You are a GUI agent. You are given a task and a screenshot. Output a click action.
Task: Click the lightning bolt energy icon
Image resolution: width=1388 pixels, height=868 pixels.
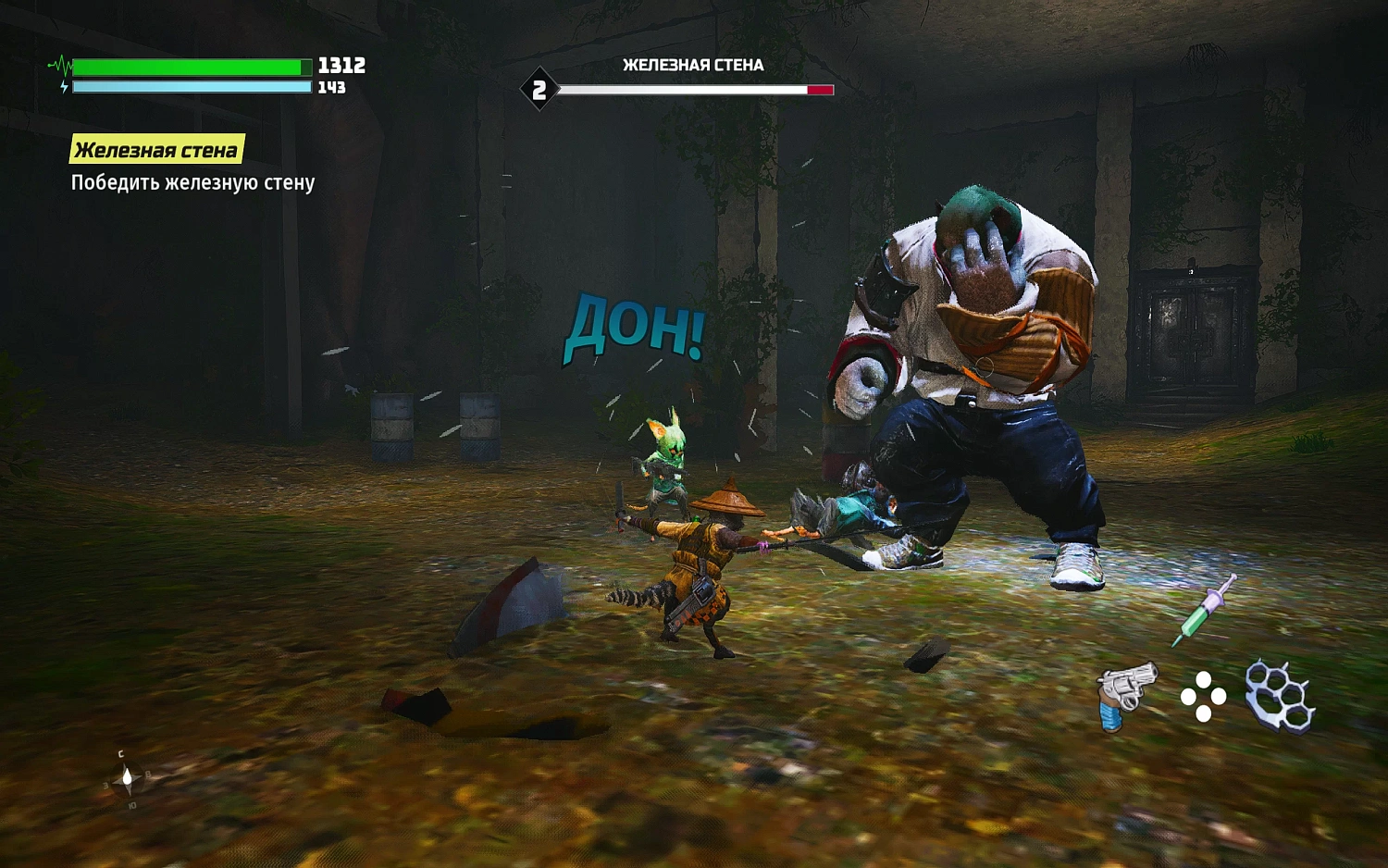tap(63, 87)
